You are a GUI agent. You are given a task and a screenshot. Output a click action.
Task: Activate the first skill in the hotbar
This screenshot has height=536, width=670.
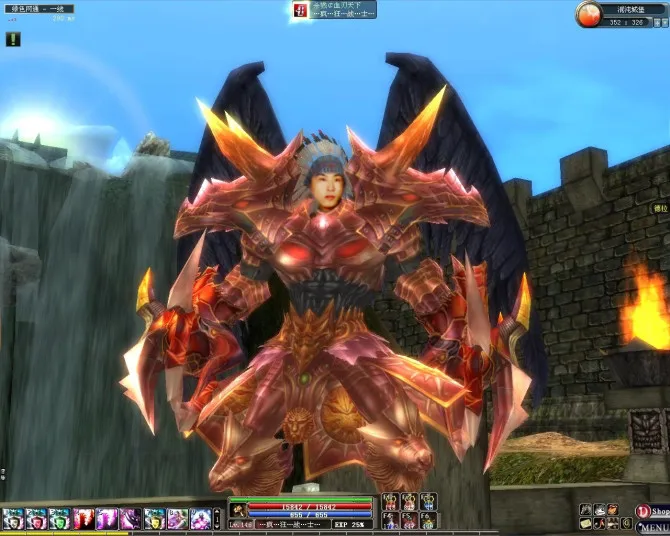(x=12, y=519)
